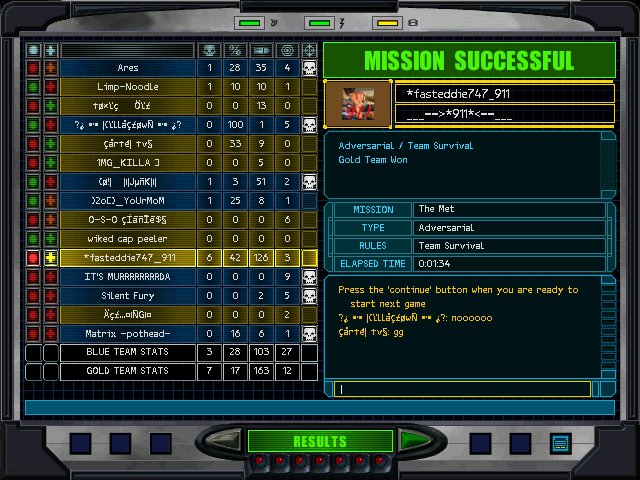Image resolution: width=640 pixels, height=480 pixels.
Task: Open the light-blue options icon at bottom right
Action: [x=560, y=443]
